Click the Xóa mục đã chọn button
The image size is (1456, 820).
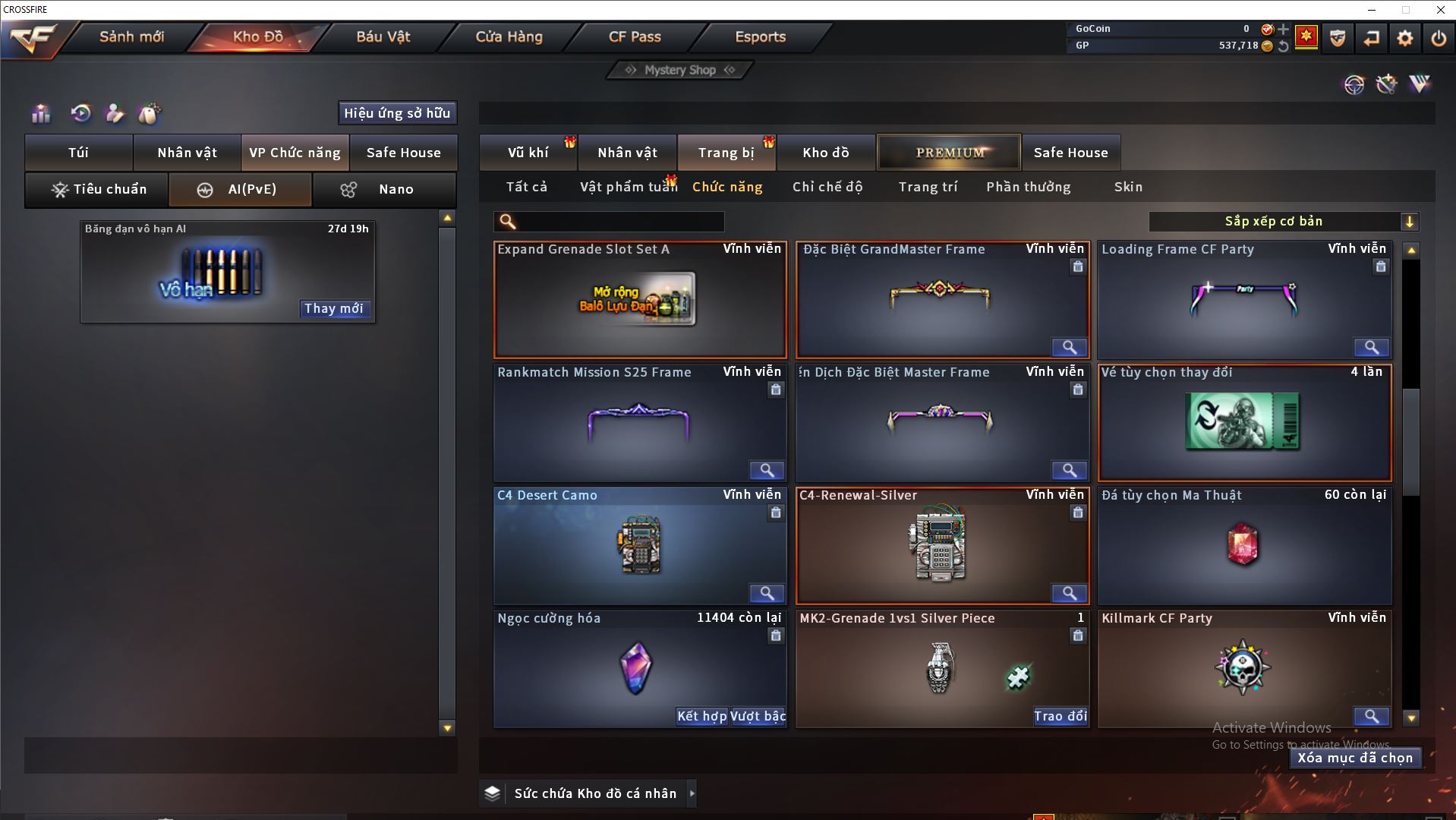1355,758
